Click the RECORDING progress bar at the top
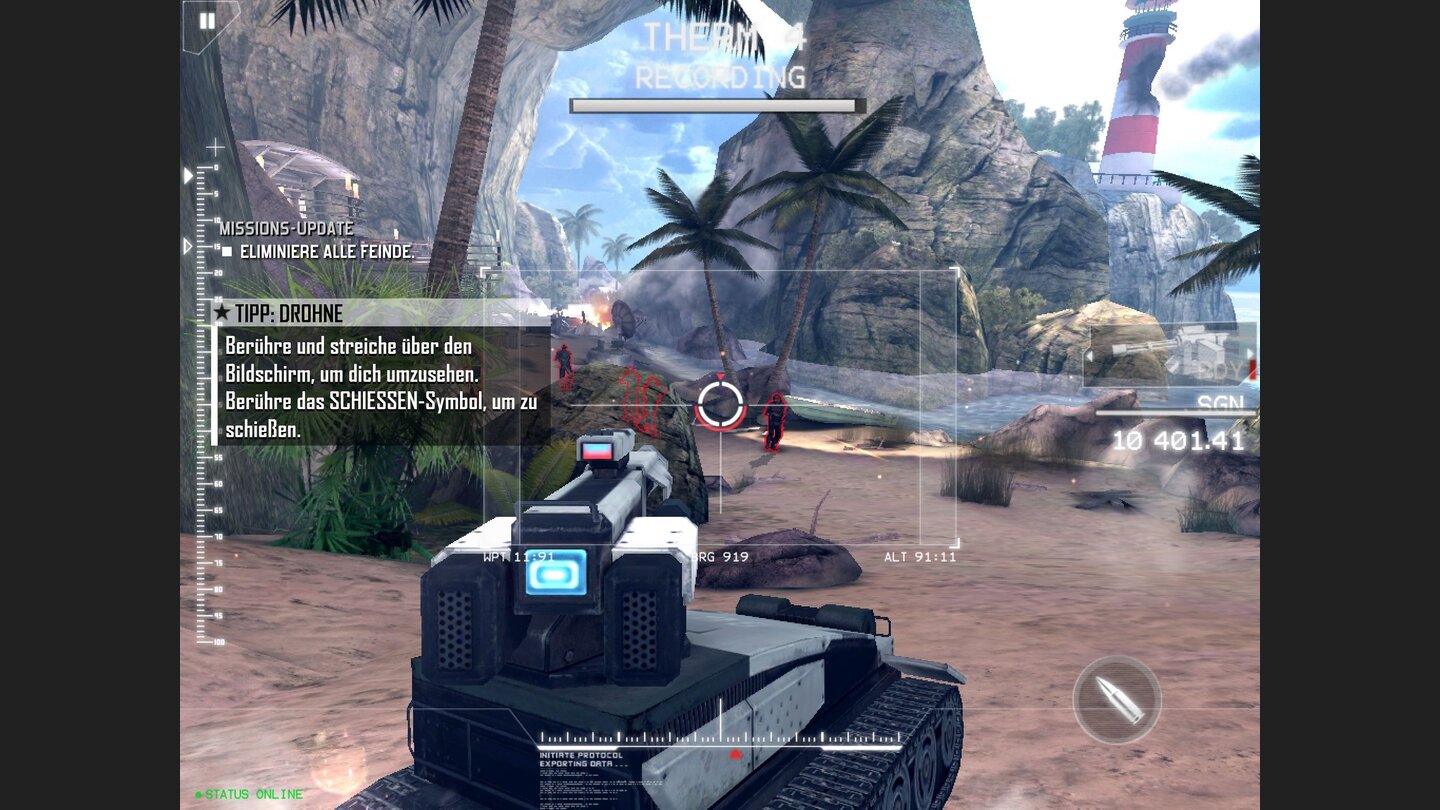Viewport: 1440px width, 810px height. point(715,103)
